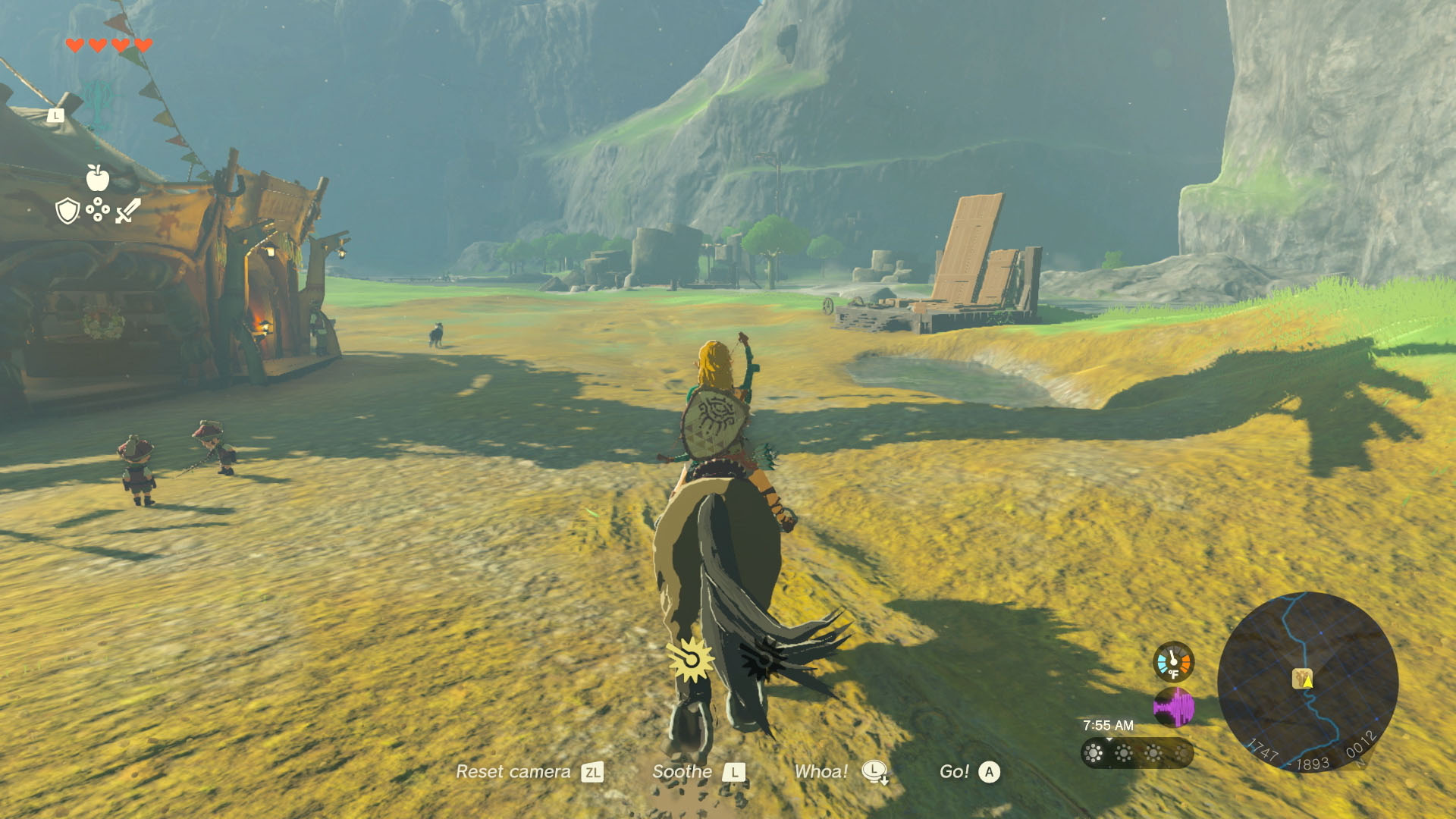Screen dimensions: 1456x819
Task: Expand the weather forecast strip of sun icons
Action: coord(1139,754)
